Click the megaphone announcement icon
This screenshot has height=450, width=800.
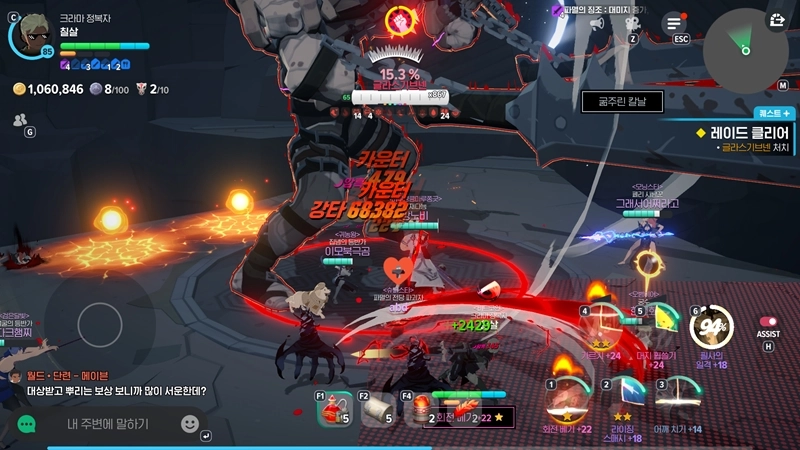(x=597, y=23)
